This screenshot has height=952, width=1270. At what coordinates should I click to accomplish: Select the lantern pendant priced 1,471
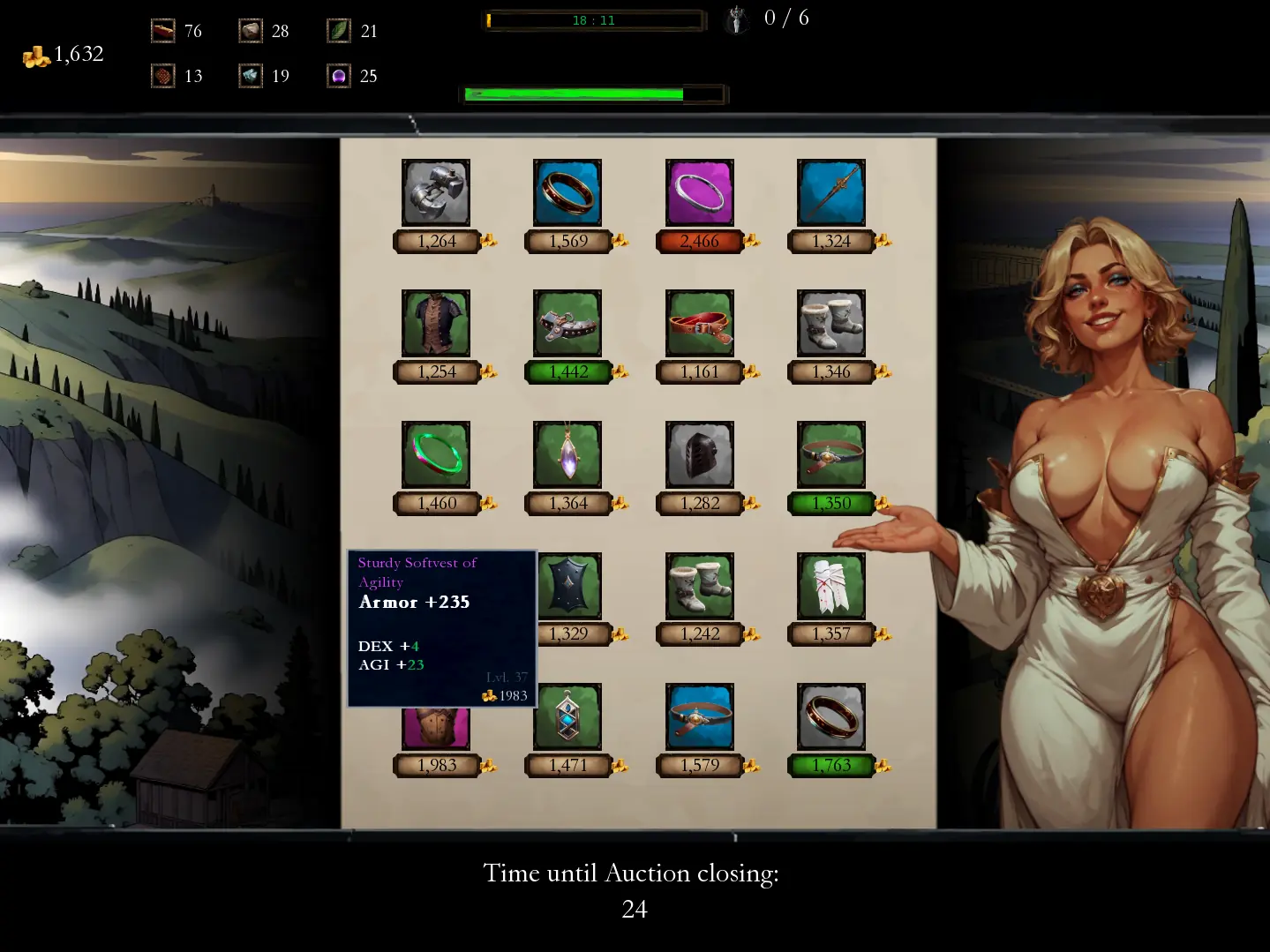(x=567, y=716)
